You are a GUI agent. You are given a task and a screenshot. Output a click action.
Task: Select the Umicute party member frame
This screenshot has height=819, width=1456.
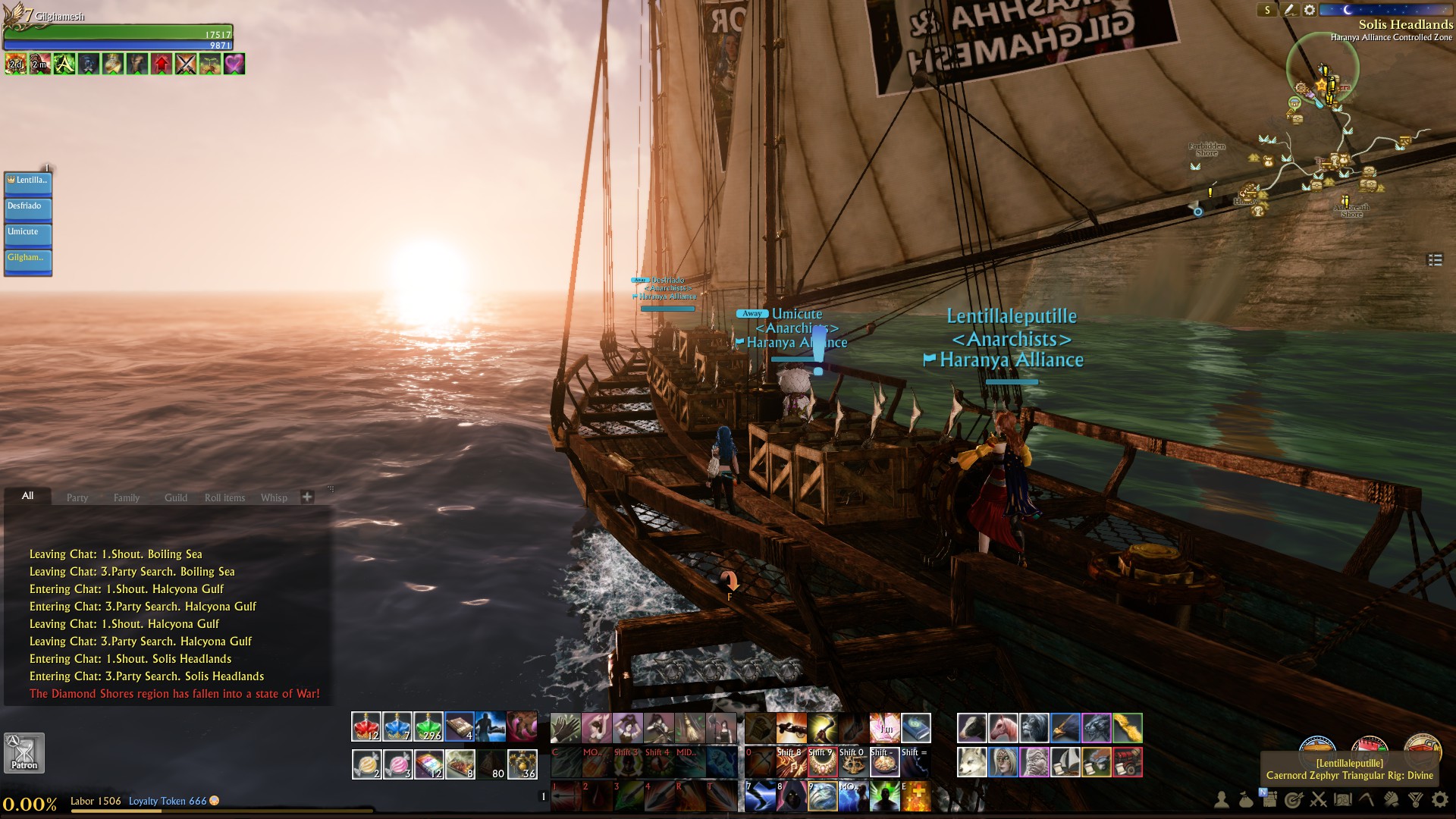click(x=27, y=234)
